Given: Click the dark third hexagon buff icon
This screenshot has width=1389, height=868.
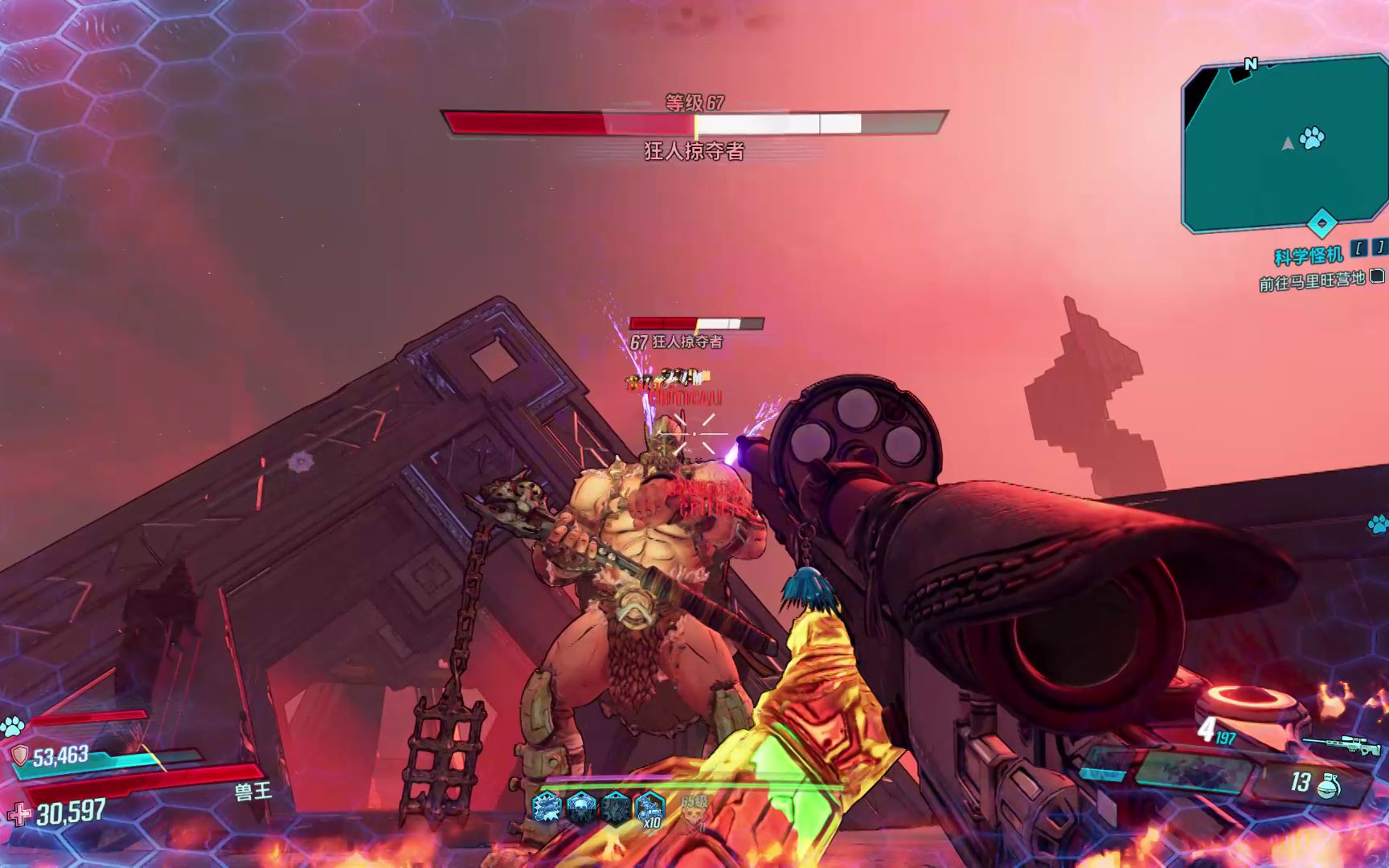Looking at the screenshot, I should pyautogui.click(x=616, y=806).
